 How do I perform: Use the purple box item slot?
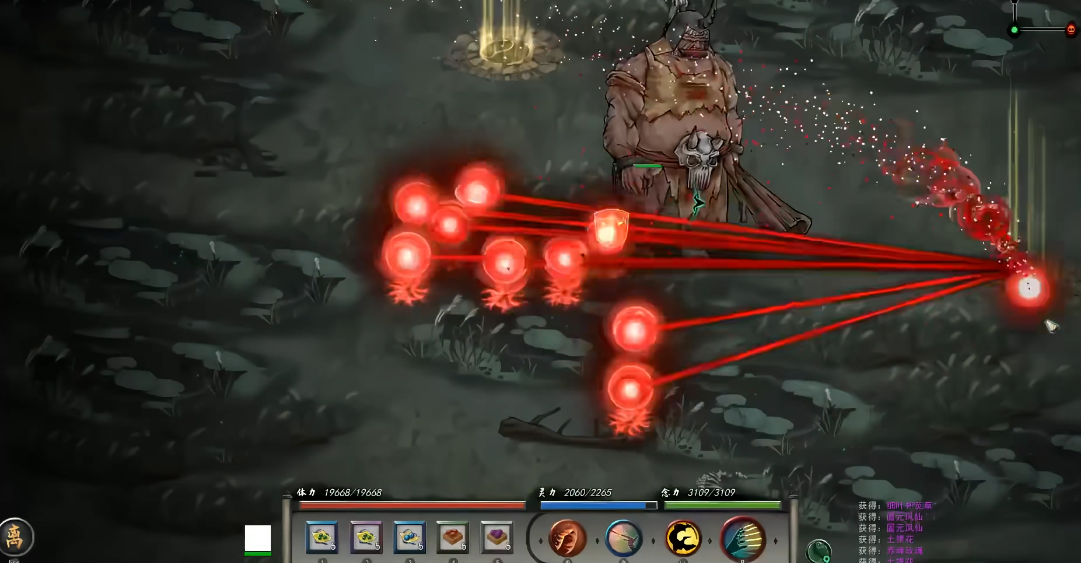coord(497,538)
